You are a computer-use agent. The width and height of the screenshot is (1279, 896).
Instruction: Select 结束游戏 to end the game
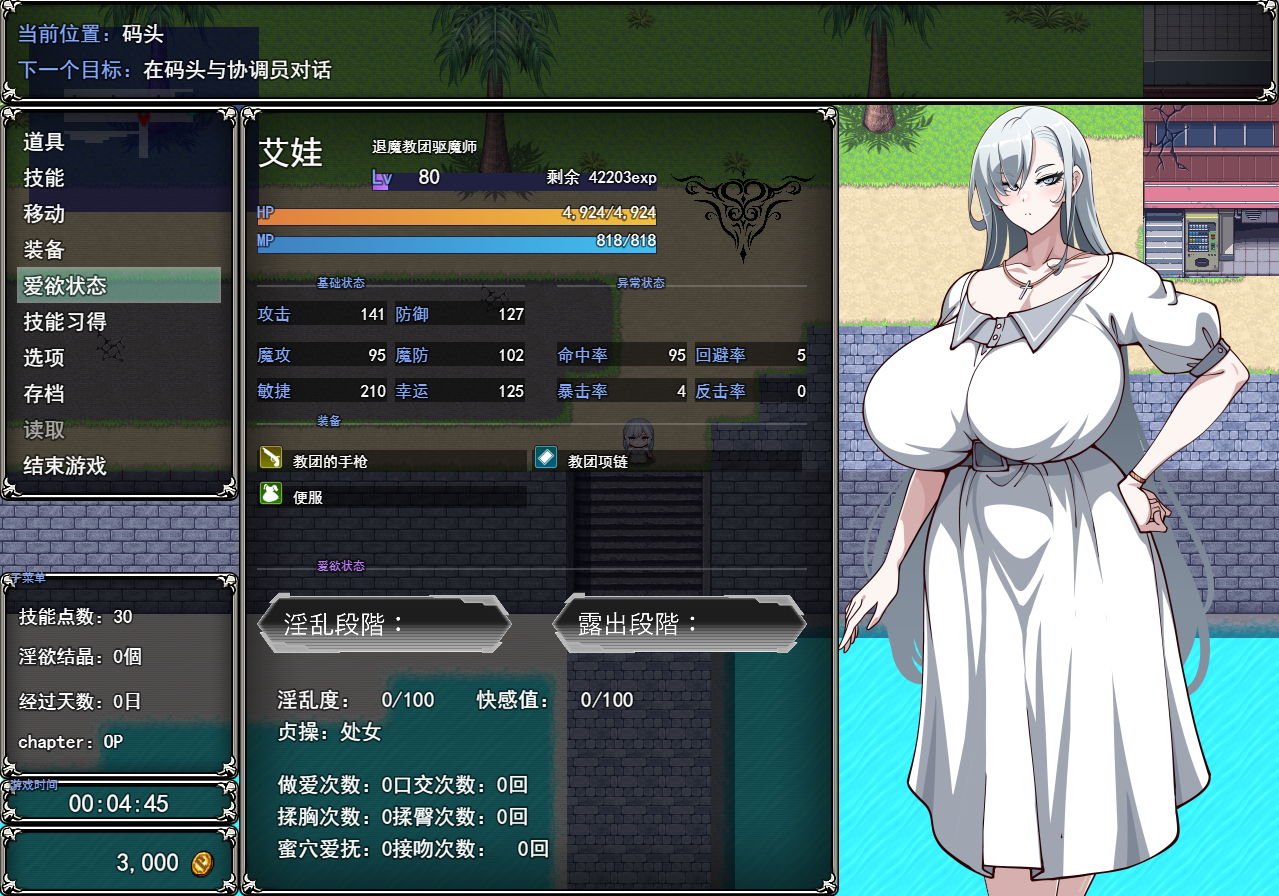click(x=65, y=466)
